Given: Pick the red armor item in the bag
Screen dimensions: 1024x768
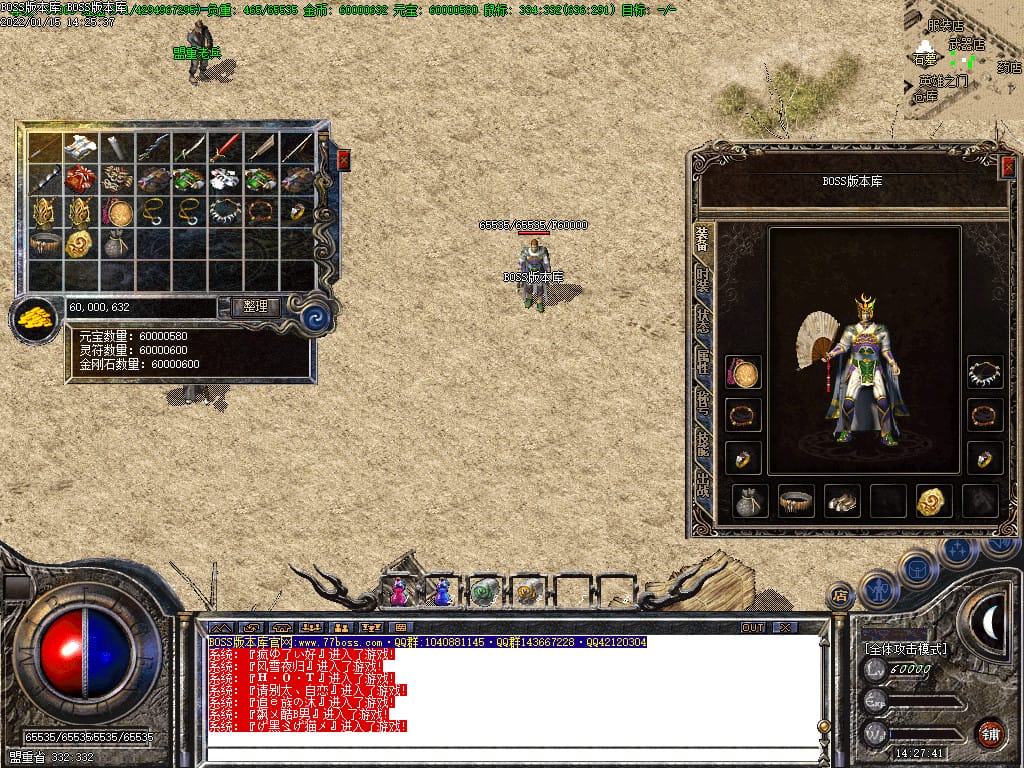Looking at the screenshot, I should click(81, 180).
